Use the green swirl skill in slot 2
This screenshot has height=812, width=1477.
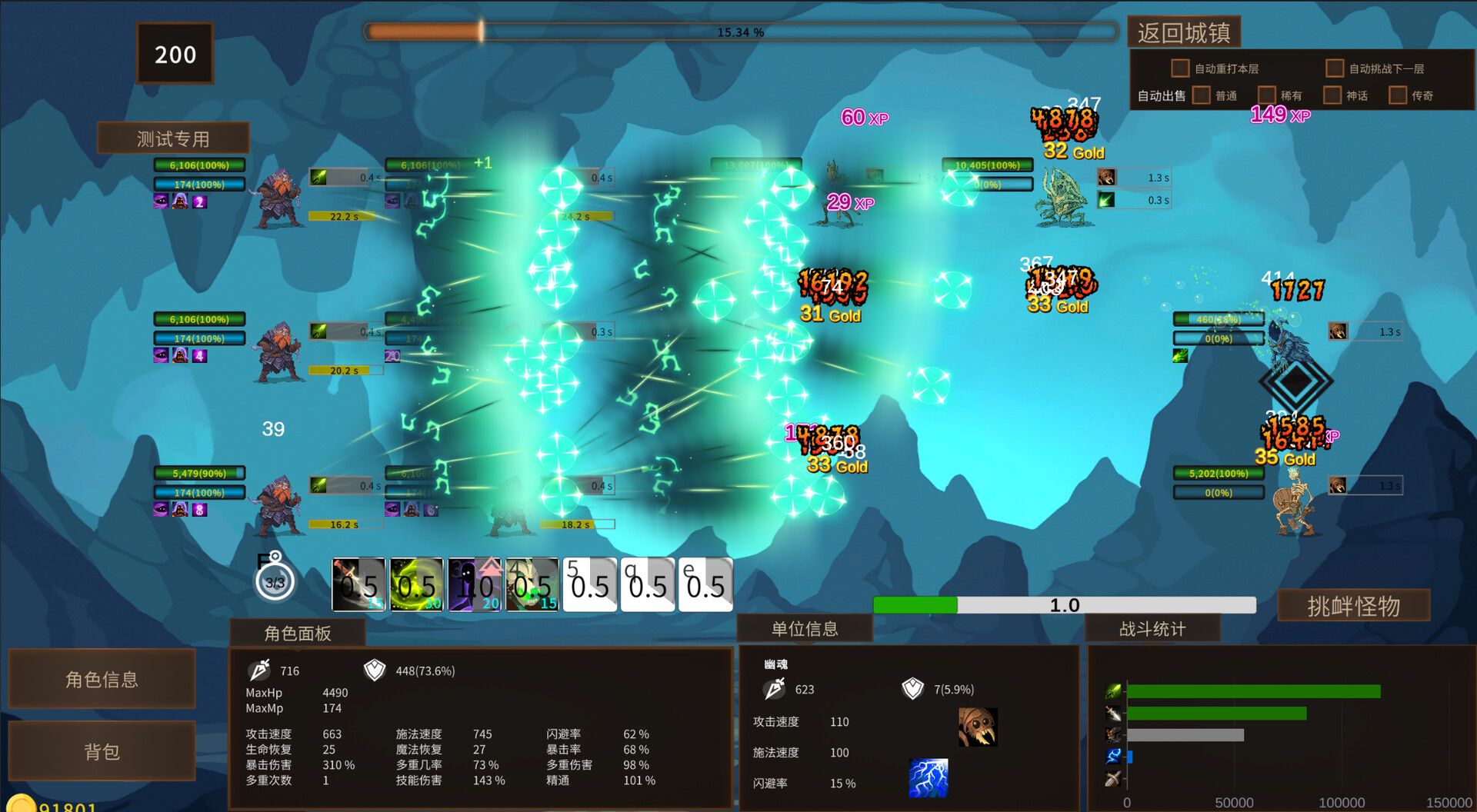click(x=416, y=585)
